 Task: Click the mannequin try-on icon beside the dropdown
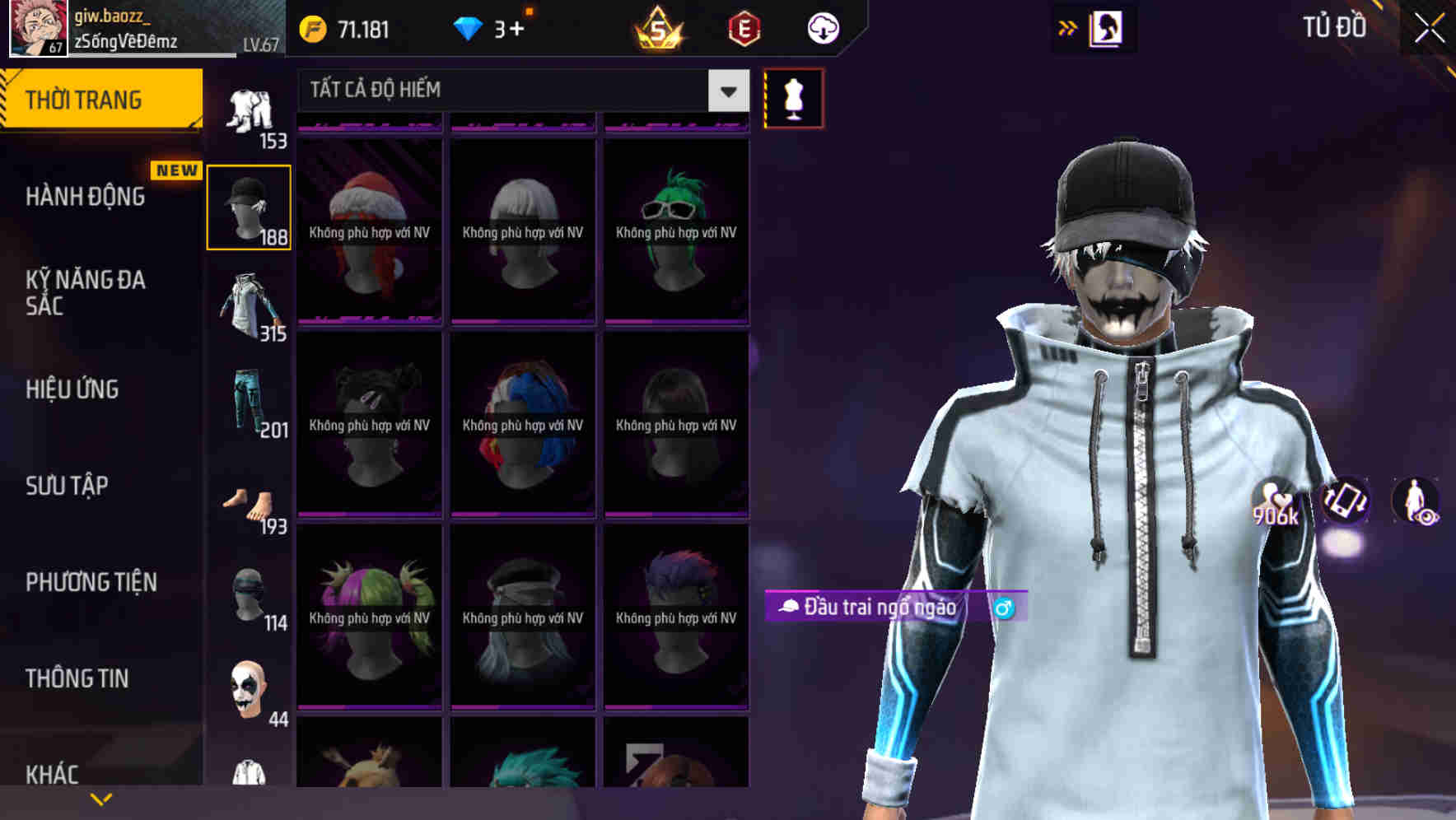tap(793, 97)
